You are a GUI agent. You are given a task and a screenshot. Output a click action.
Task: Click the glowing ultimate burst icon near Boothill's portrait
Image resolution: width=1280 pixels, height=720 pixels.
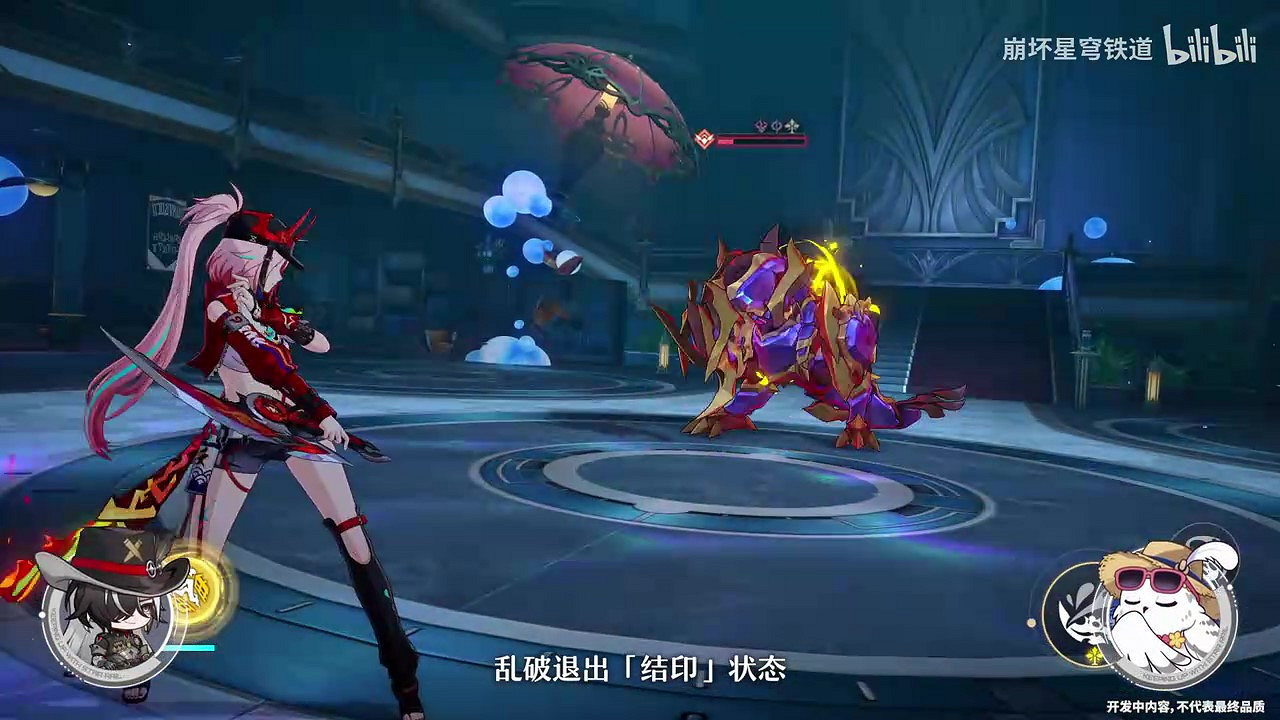(x=197, y=590)
